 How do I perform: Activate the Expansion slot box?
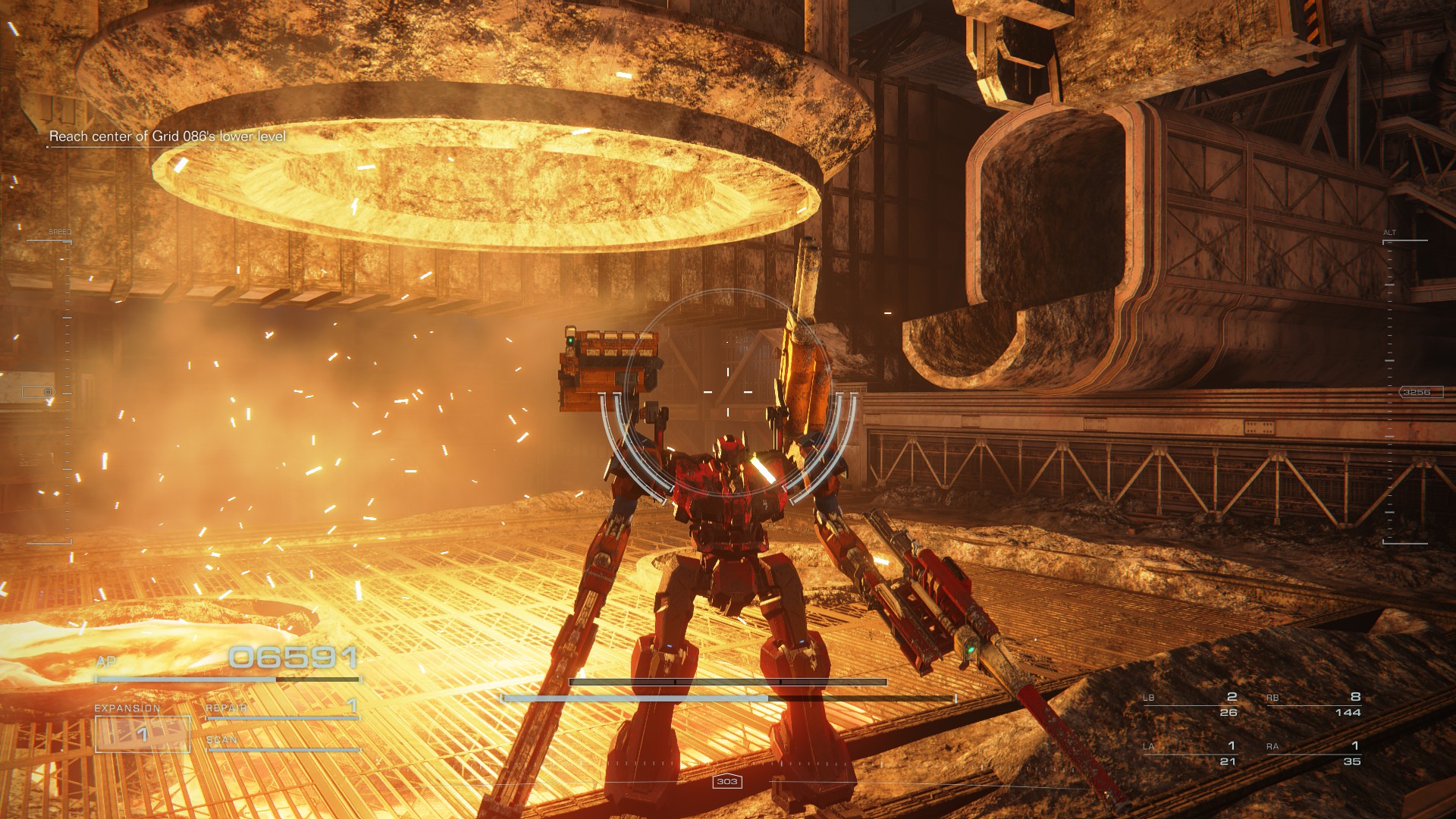click(x=143, y=734)
